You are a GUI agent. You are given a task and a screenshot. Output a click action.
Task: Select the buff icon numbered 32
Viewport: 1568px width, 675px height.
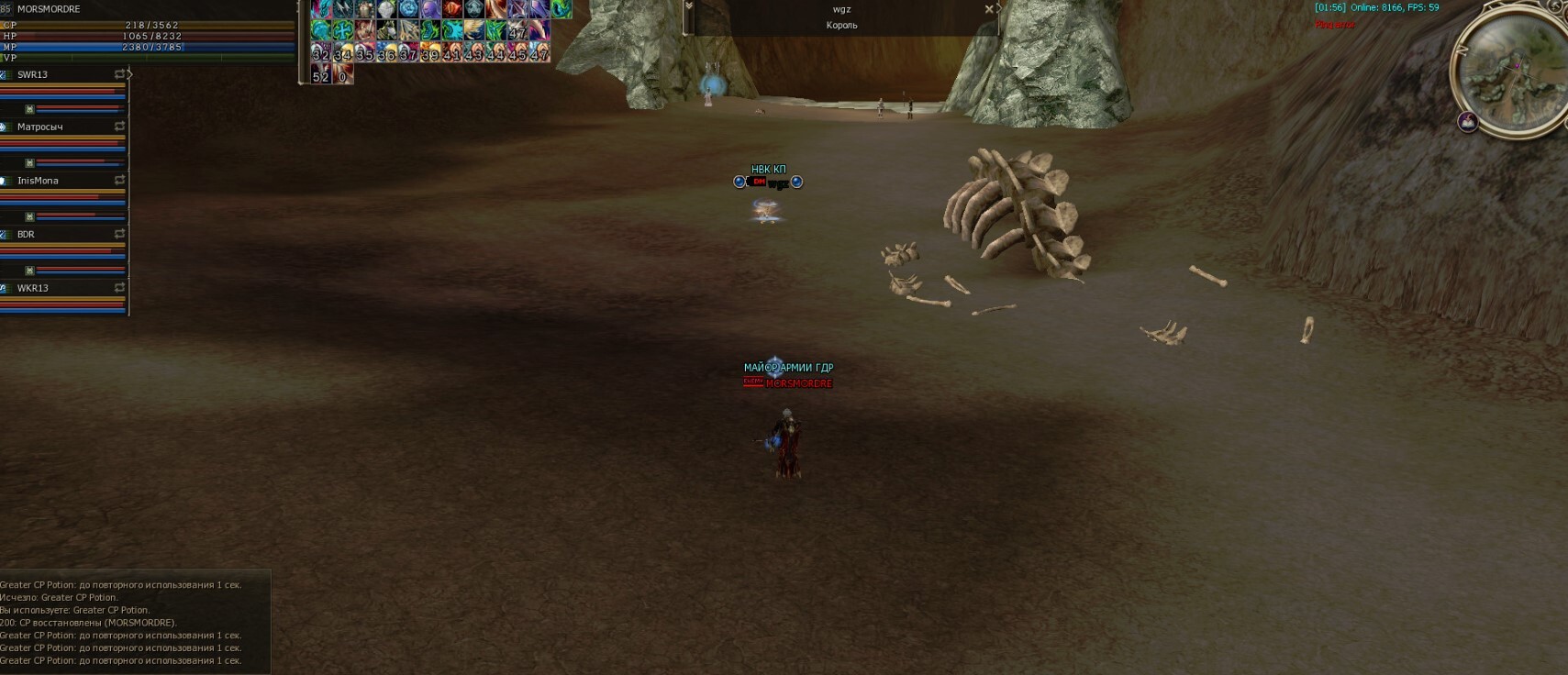pyautogui.click(x=320, y=53)
